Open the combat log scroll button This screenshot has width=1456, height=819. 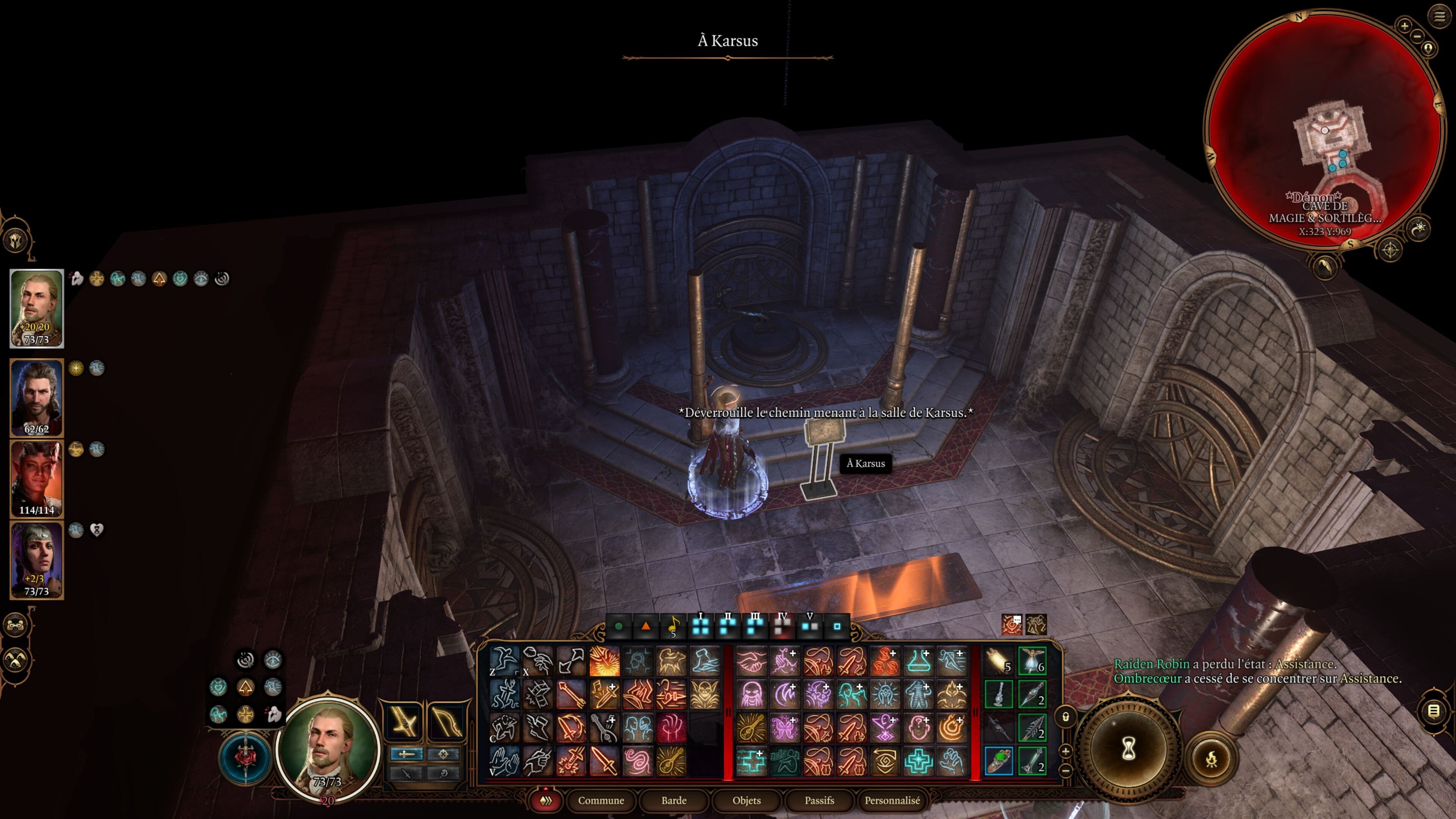(x=1433, y=711)
